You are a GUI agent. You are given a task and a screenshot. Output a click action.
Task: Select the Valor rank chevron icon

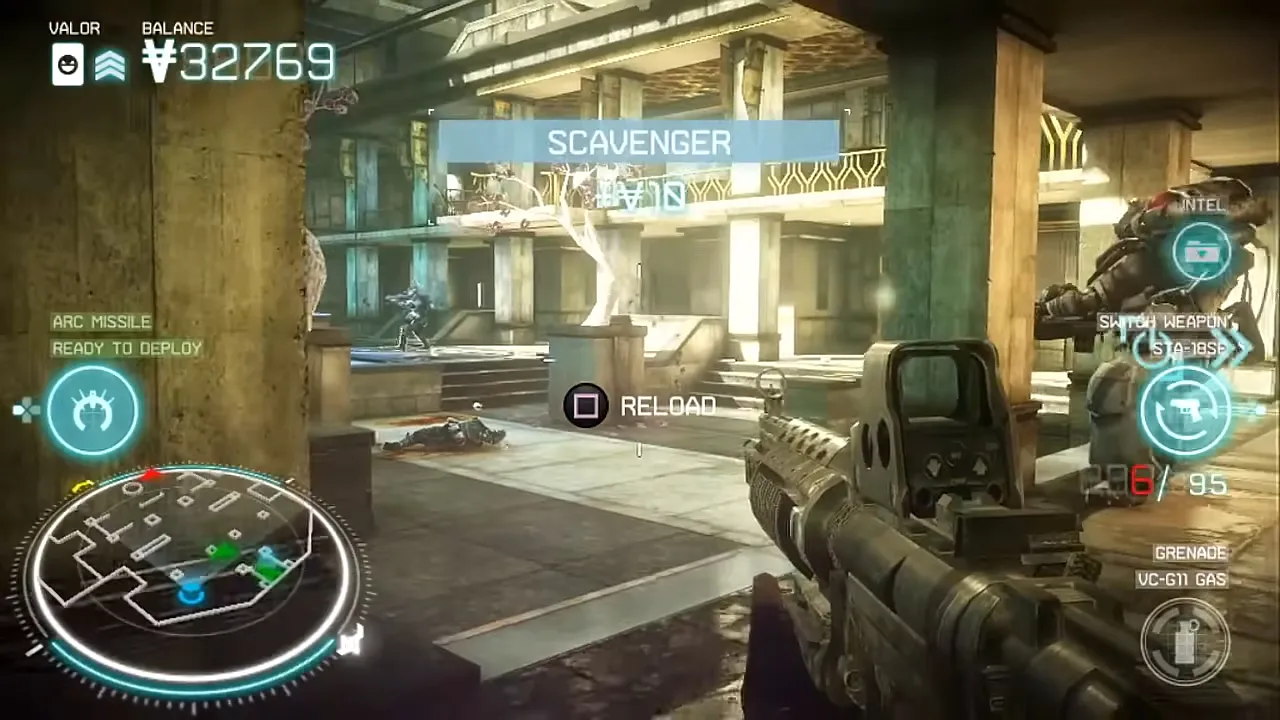coord(110,66)
